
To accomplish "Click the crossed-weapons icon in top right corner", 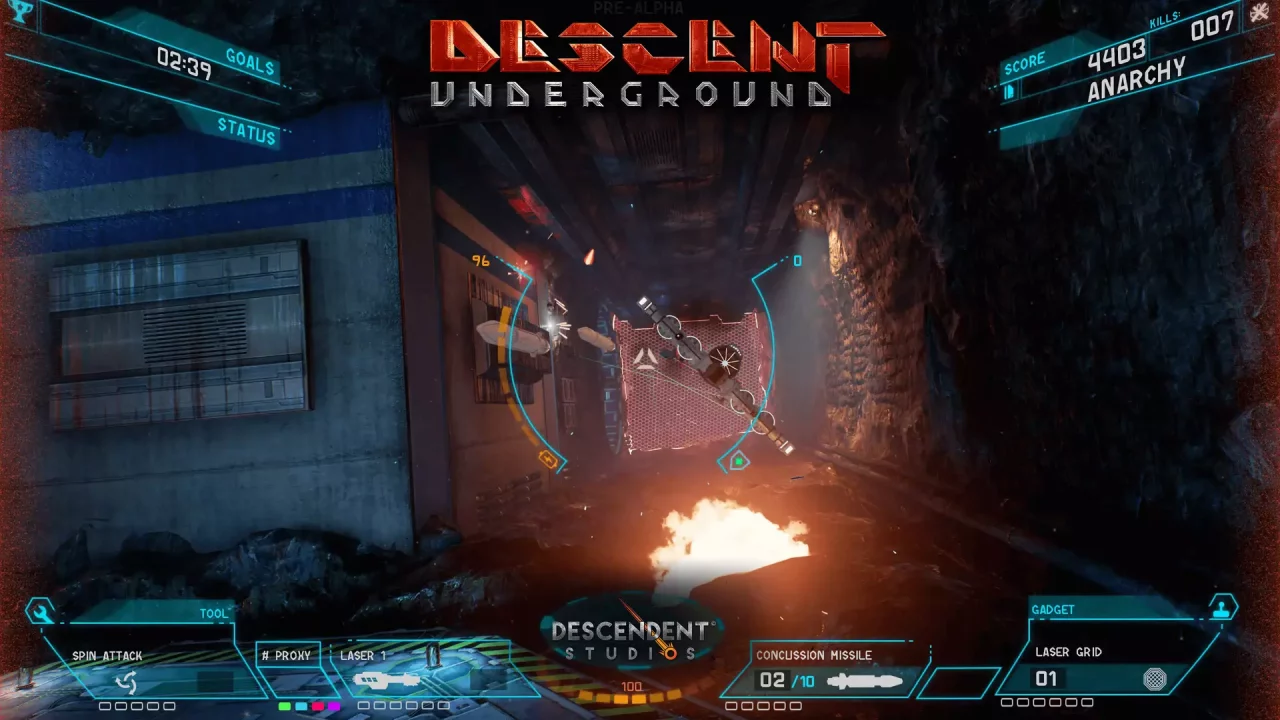I will tap(1258, 14).
